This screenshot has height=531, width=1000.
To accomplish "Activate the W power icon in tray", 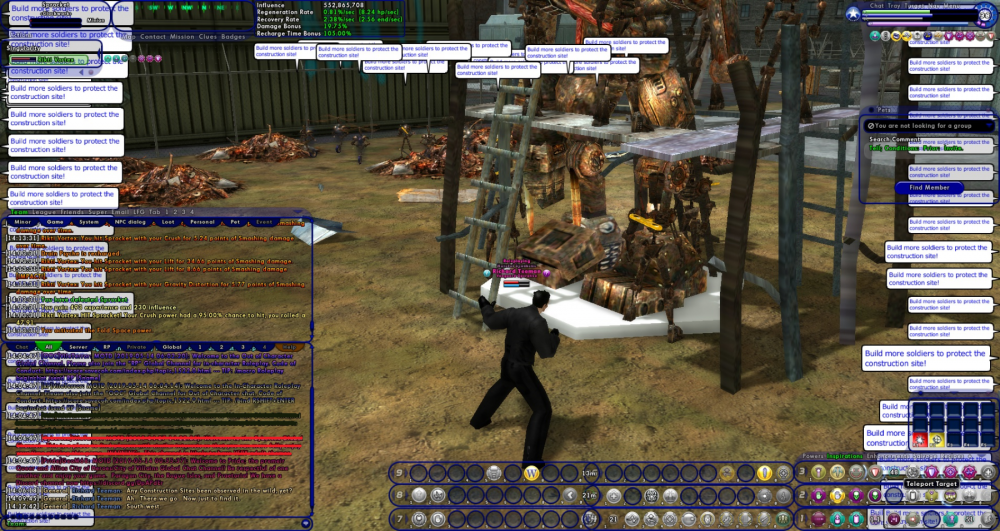I will pos(532,472).
